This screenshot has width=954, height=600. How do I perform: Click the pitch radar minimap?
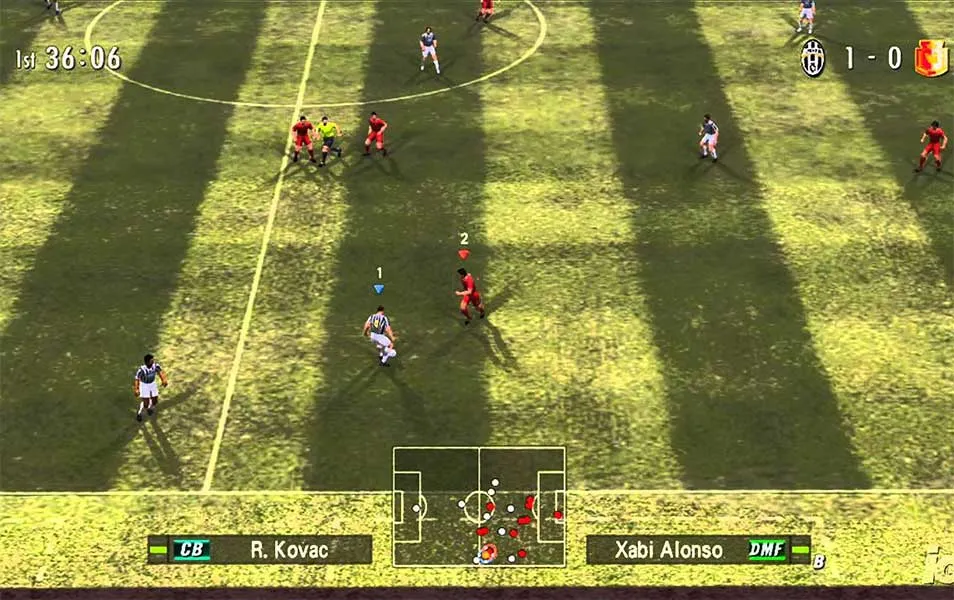click(479, 506)
